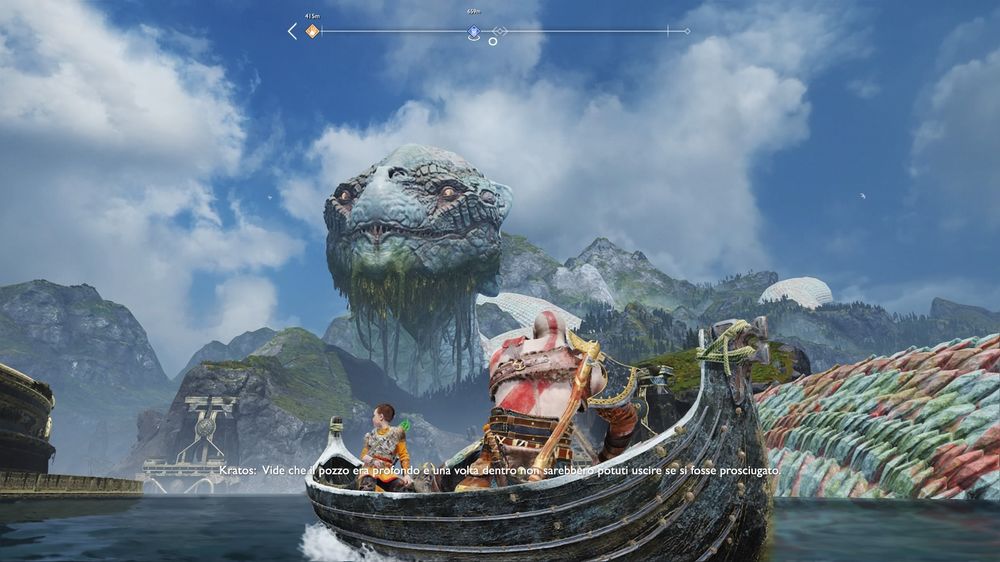Select the orange quest marker on the compass
This screenshot has height=562, width=1000.
312,31
